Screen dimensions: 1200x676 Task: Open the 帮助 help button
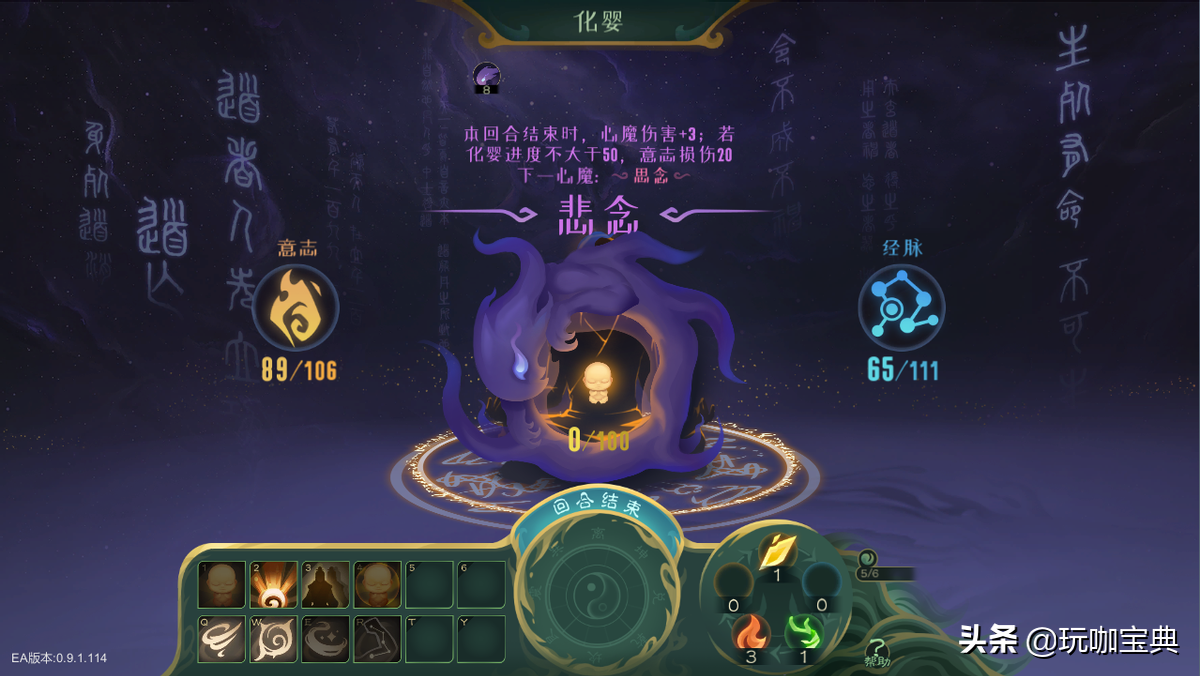[x=877, y=652]
